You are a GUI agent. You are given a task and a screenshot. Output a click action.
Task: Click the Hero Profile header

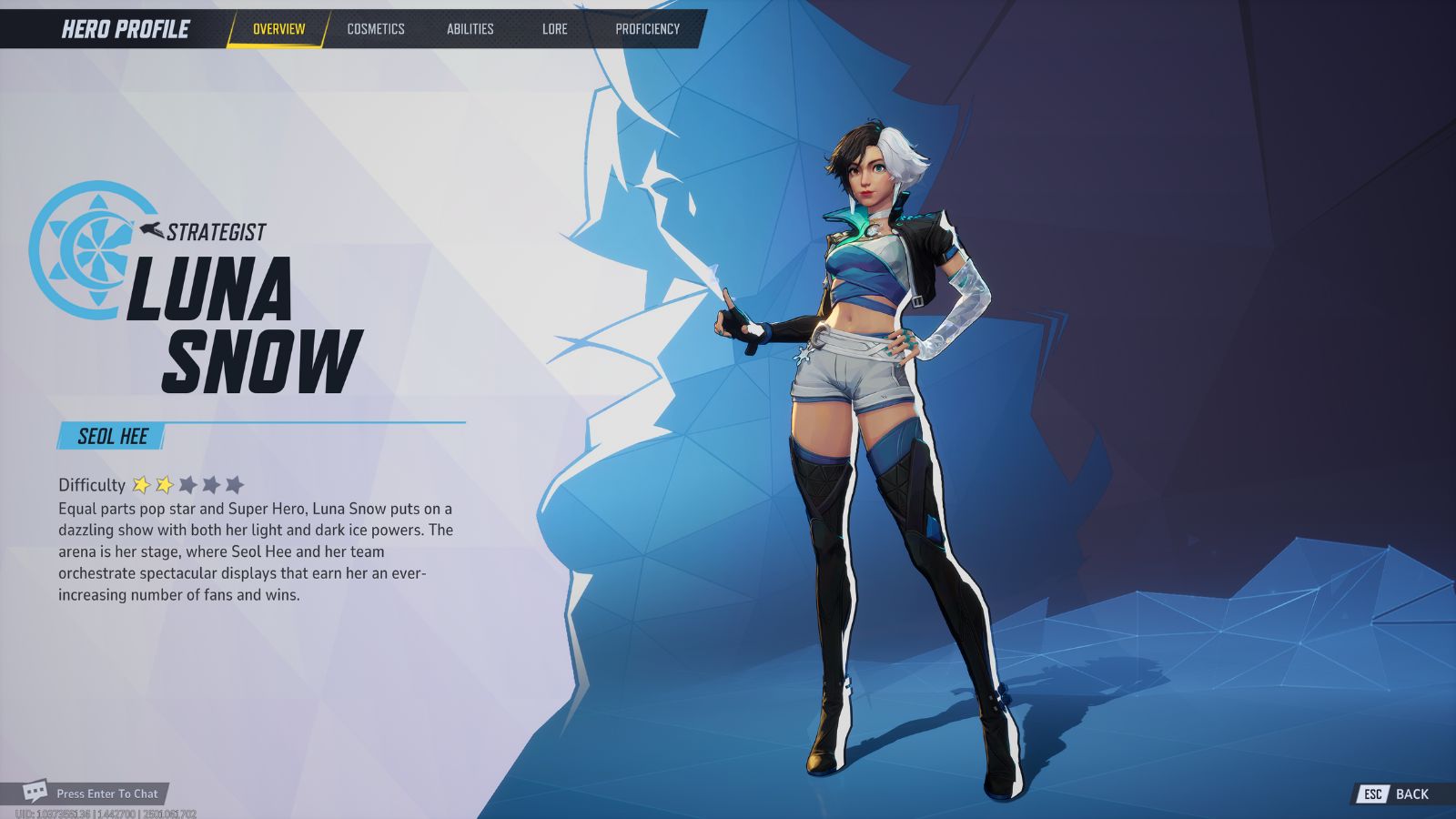point(125,27)
